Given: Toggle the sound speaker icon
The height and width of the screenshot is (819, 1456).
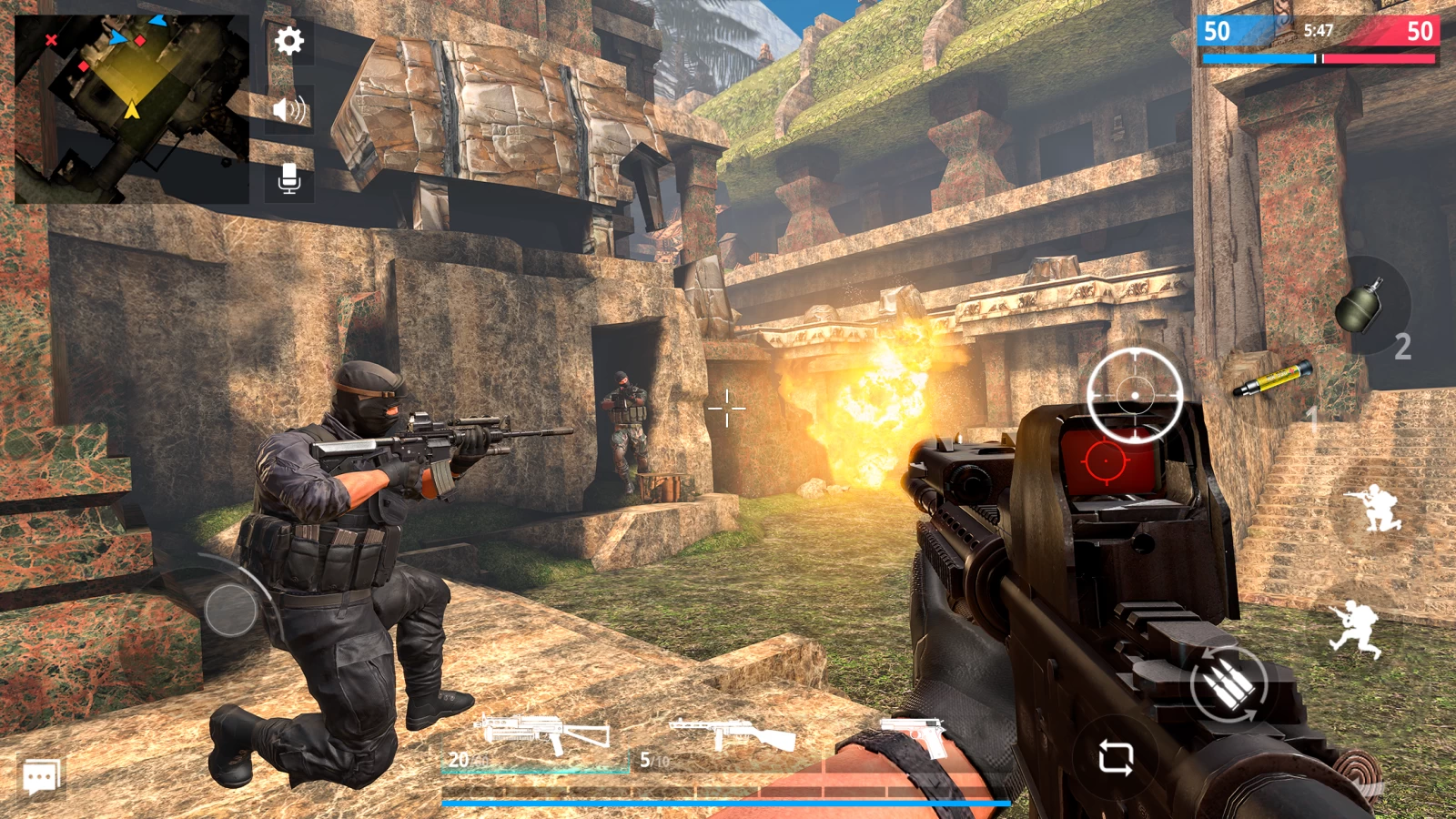Looking at the screenshot, I should pyautogui.click(x=289, y=110).
